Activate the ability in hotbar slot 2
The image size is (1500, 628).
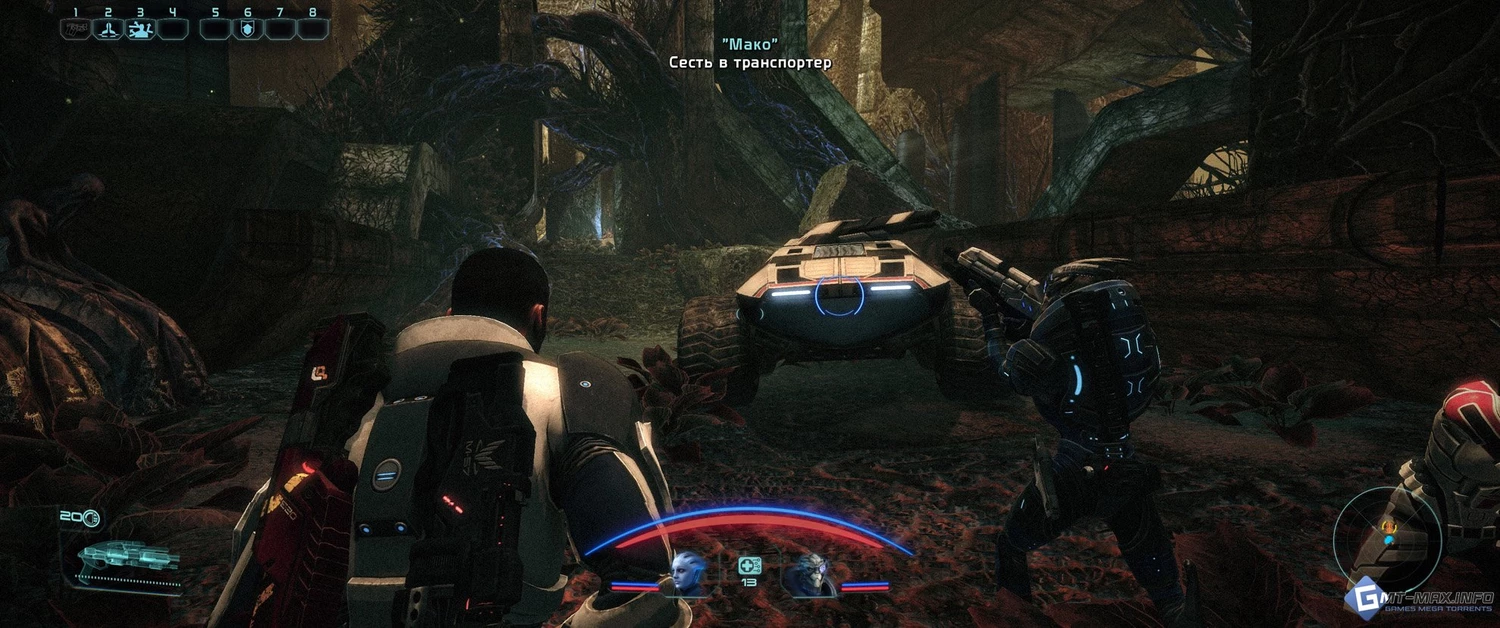[108, 29]
